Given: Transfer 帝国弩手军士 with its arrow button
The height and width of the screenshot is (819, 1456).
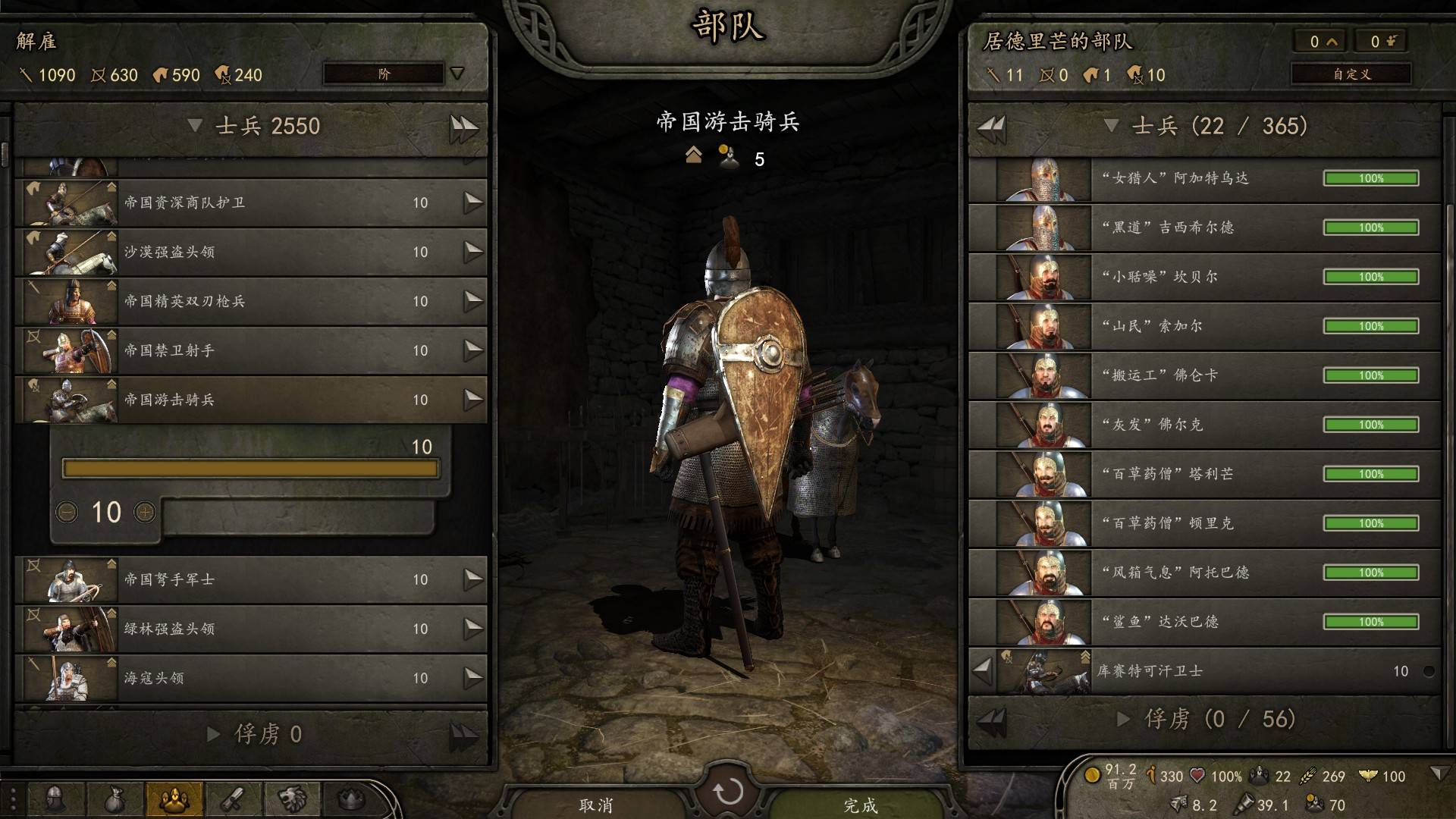Looking at the screenshot, I should pyautogui.click(x=473, y=579).
